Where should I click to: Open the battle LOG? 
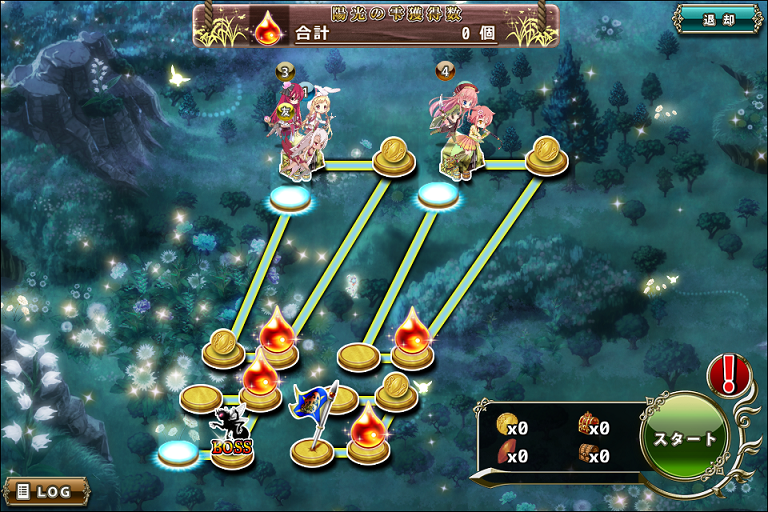(x=46, y=491)
